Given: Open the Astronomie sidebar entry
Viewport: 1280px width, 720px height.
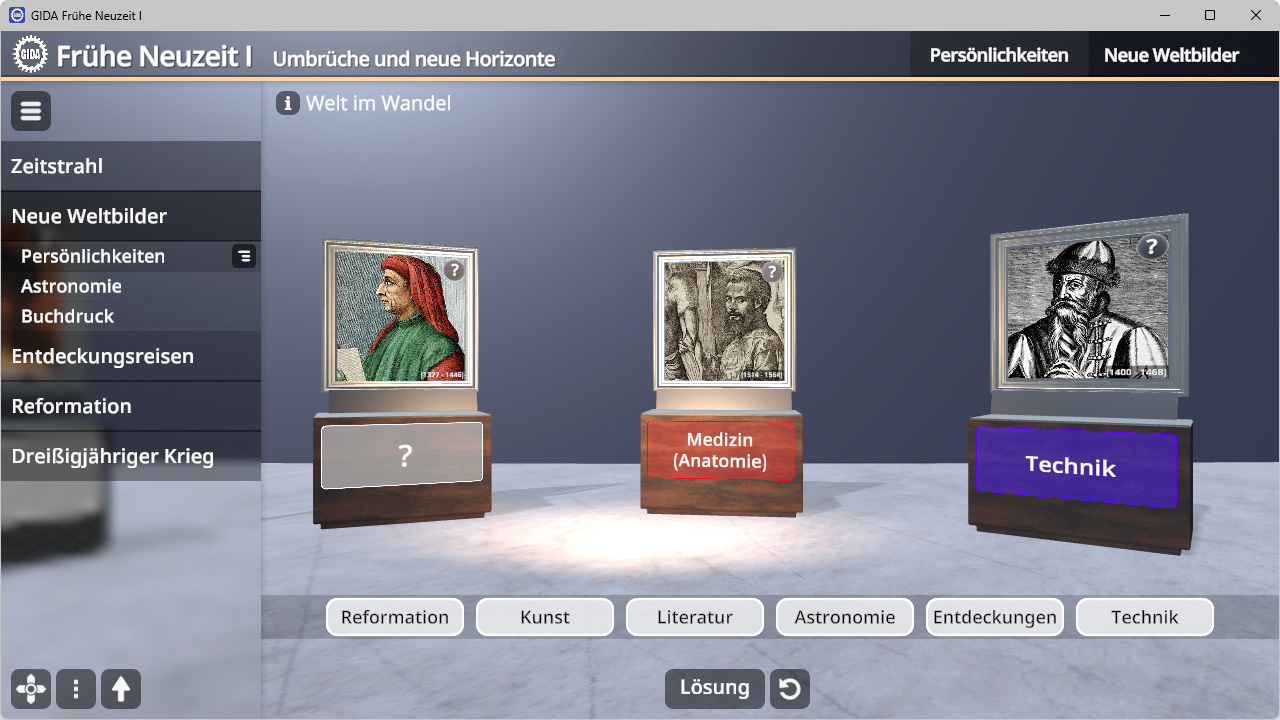Looking at the screenshot, I should pos(71,286).
